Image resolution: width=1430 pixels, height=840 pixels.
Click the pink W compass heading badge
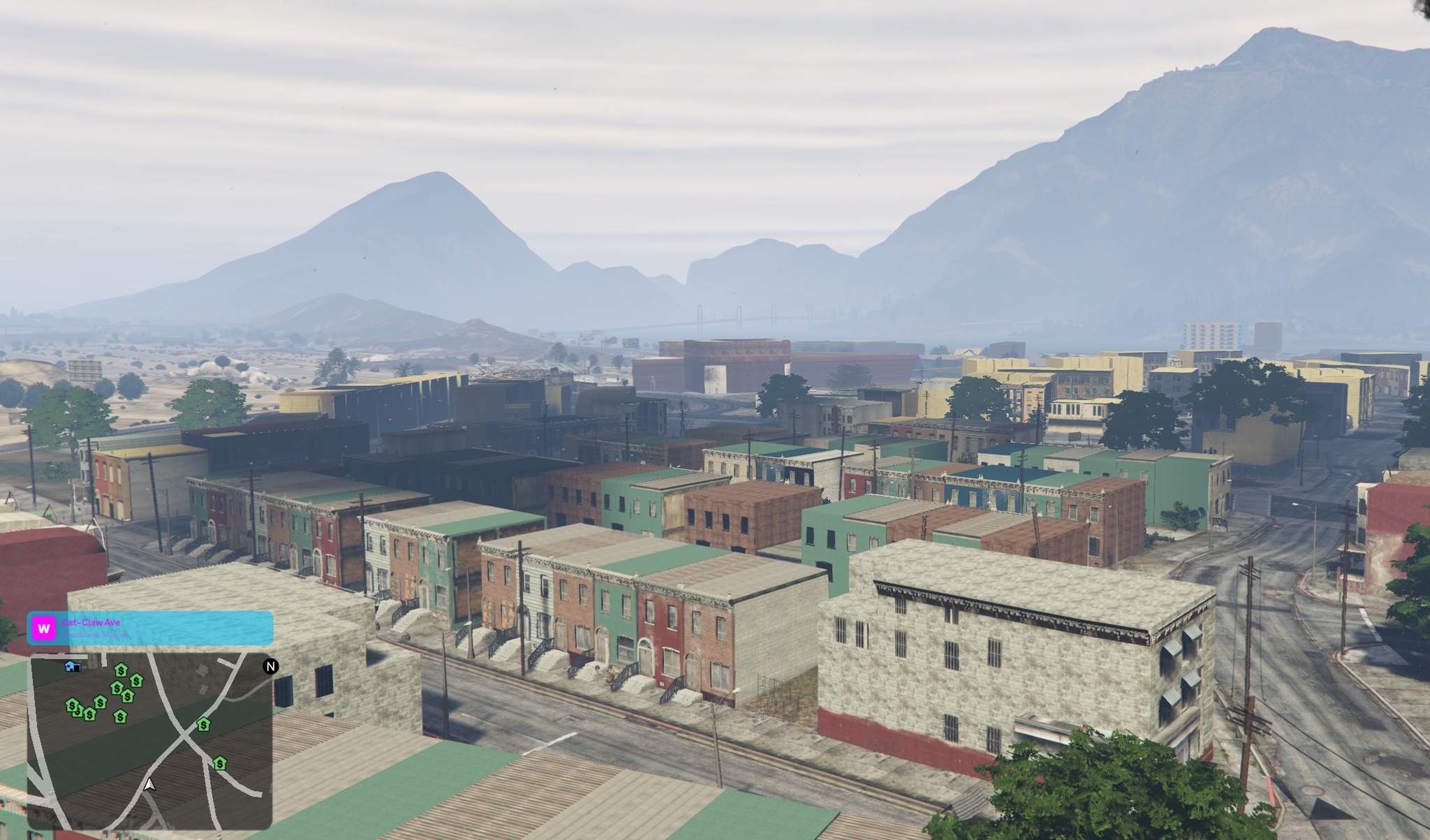(x=44, y=628)
